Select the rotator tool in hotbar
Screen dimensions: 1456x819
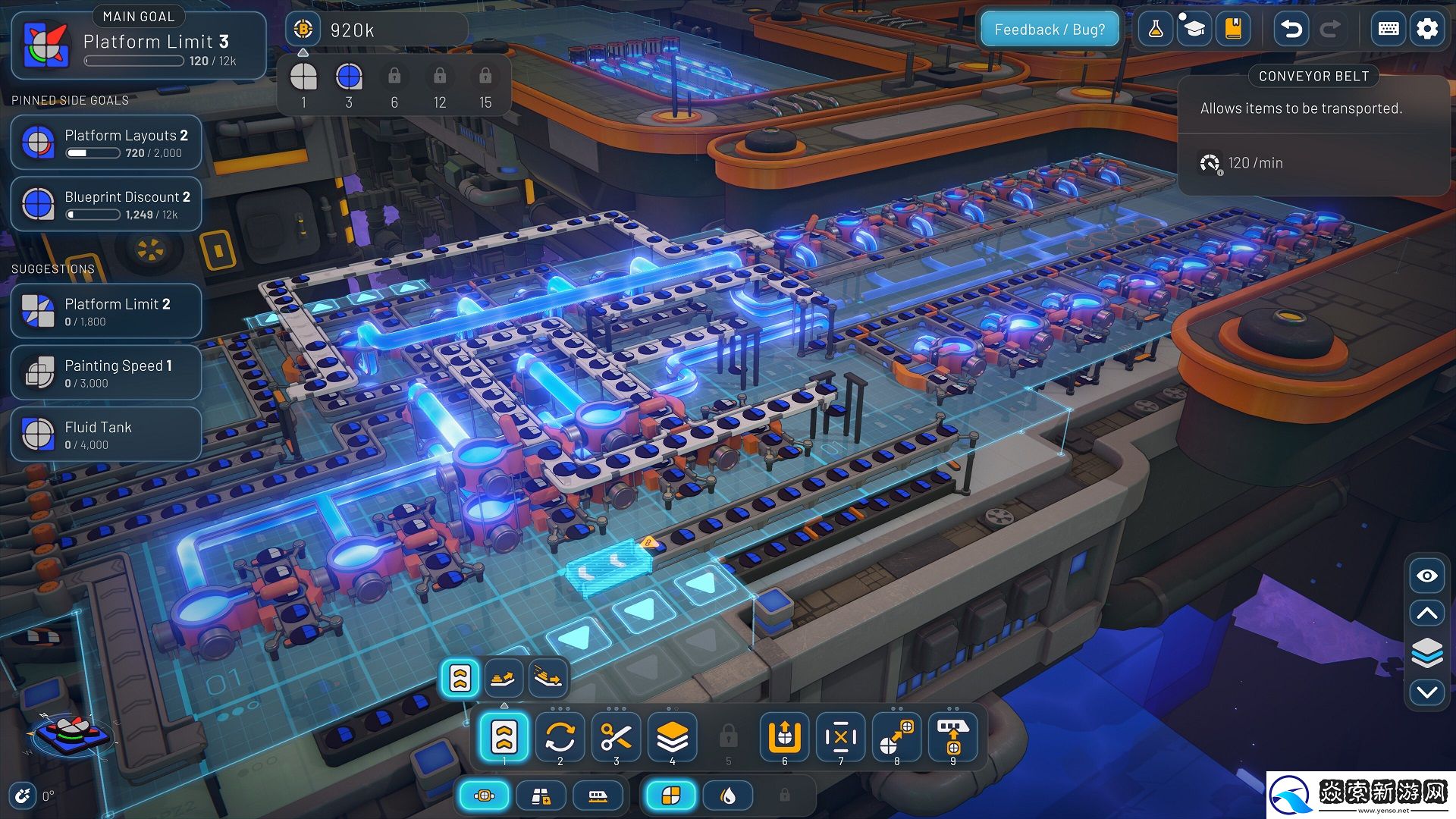point(560,736)
